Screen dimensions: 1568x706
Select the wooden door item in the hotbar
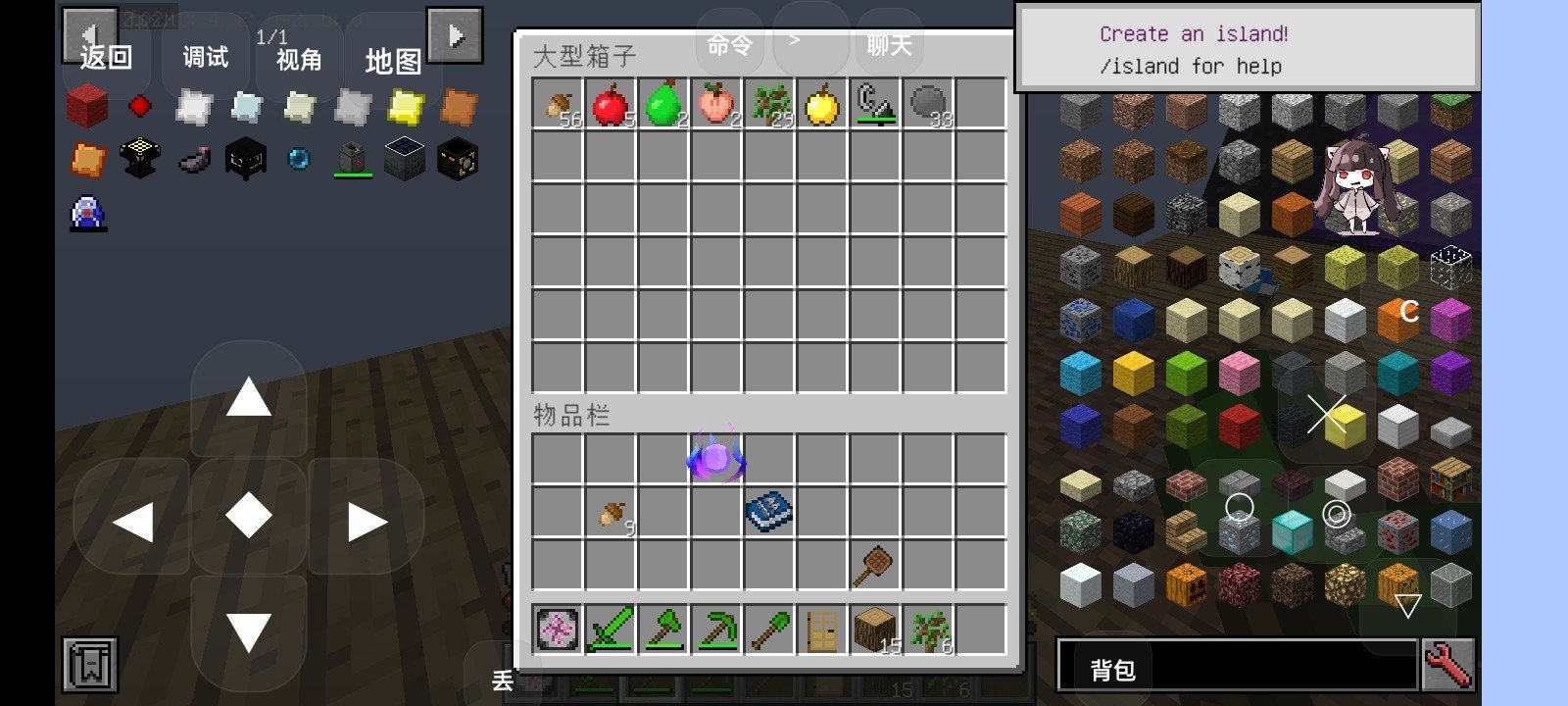click(819, 629)
